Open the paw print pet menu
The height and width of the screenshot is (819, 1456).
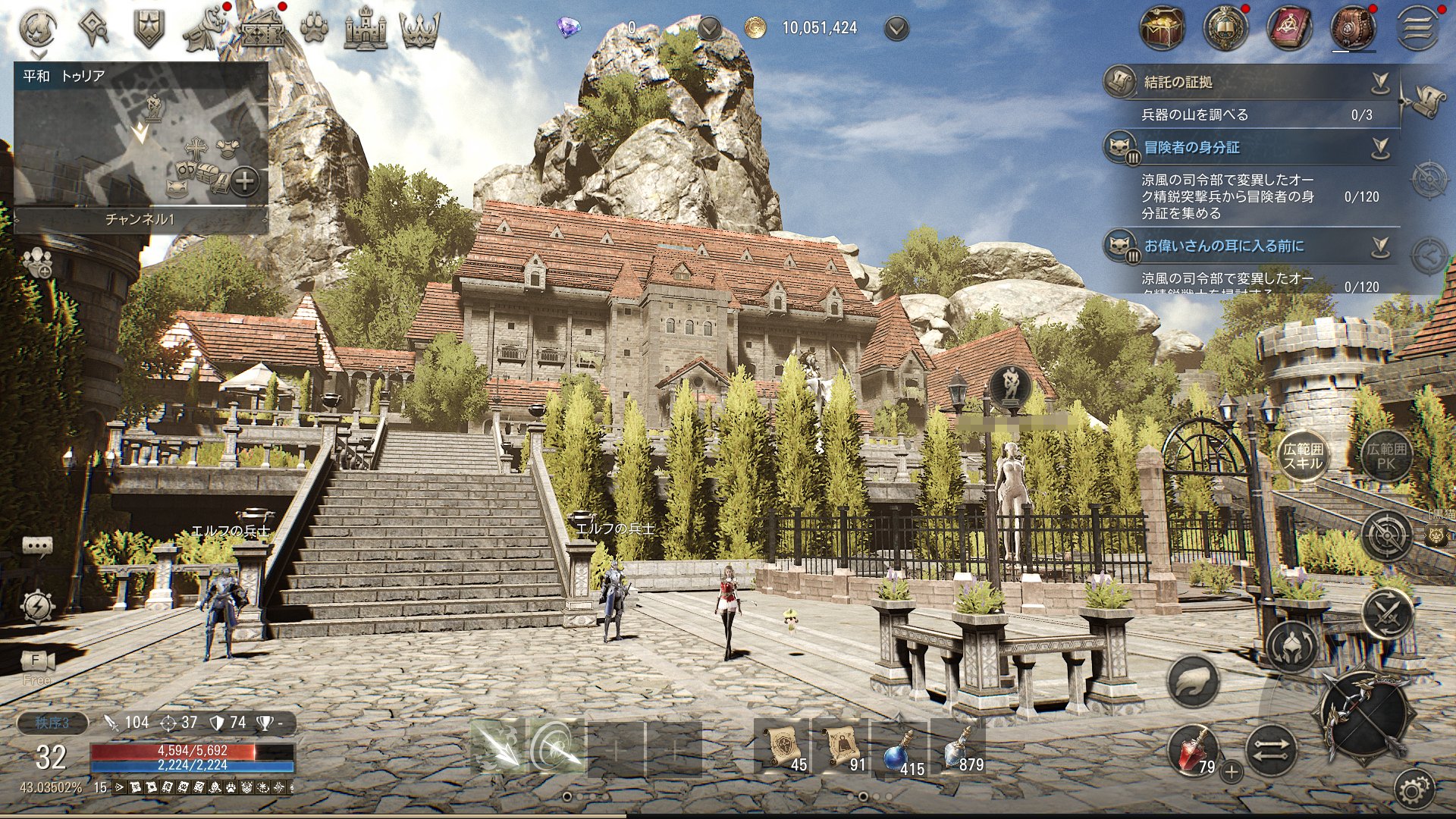313,30
